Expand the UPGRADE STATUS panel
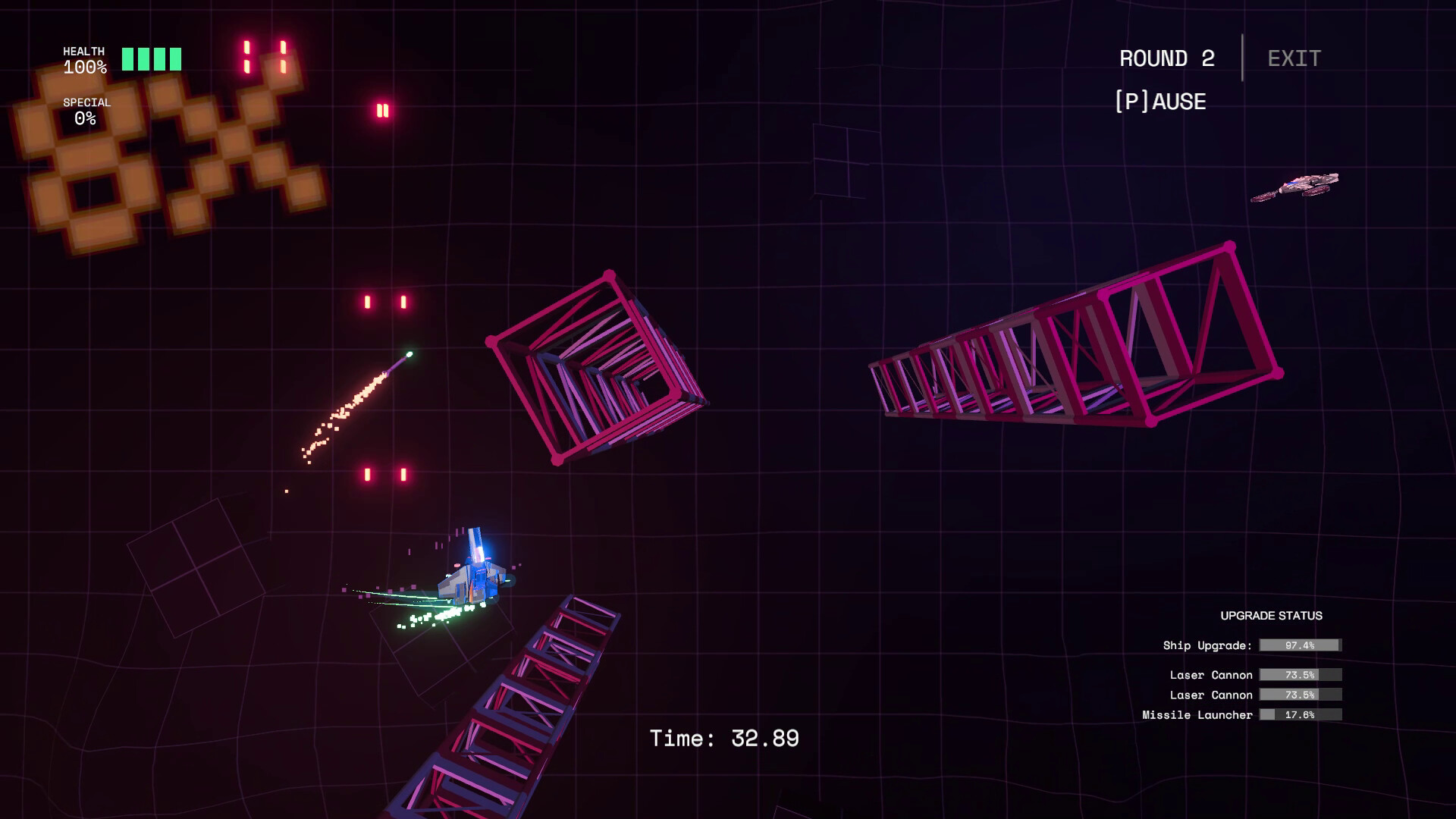Viewport: 1456px width, 819px height. pos(1272,616)
